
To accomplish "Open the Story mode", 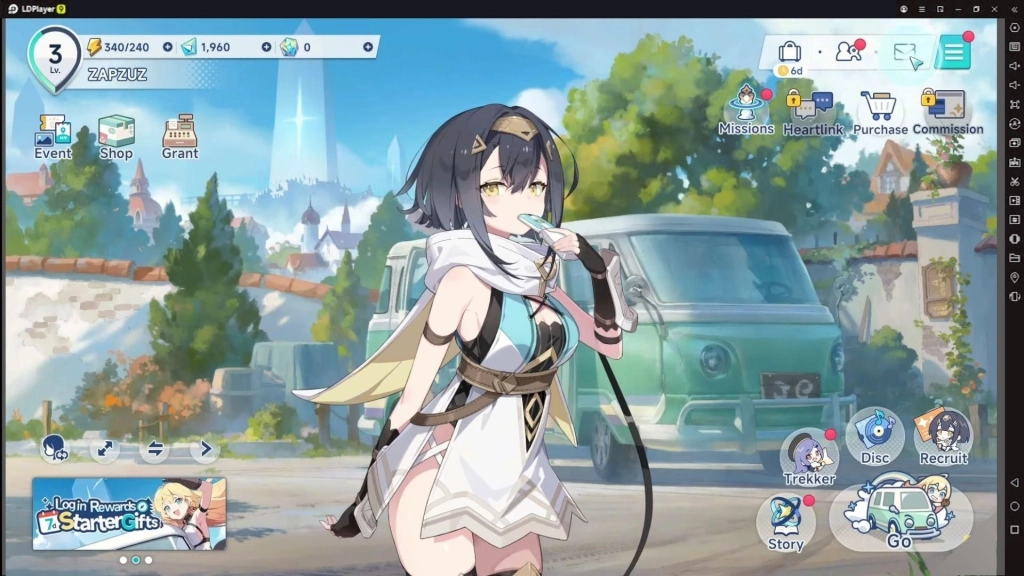I will point(786,522).
